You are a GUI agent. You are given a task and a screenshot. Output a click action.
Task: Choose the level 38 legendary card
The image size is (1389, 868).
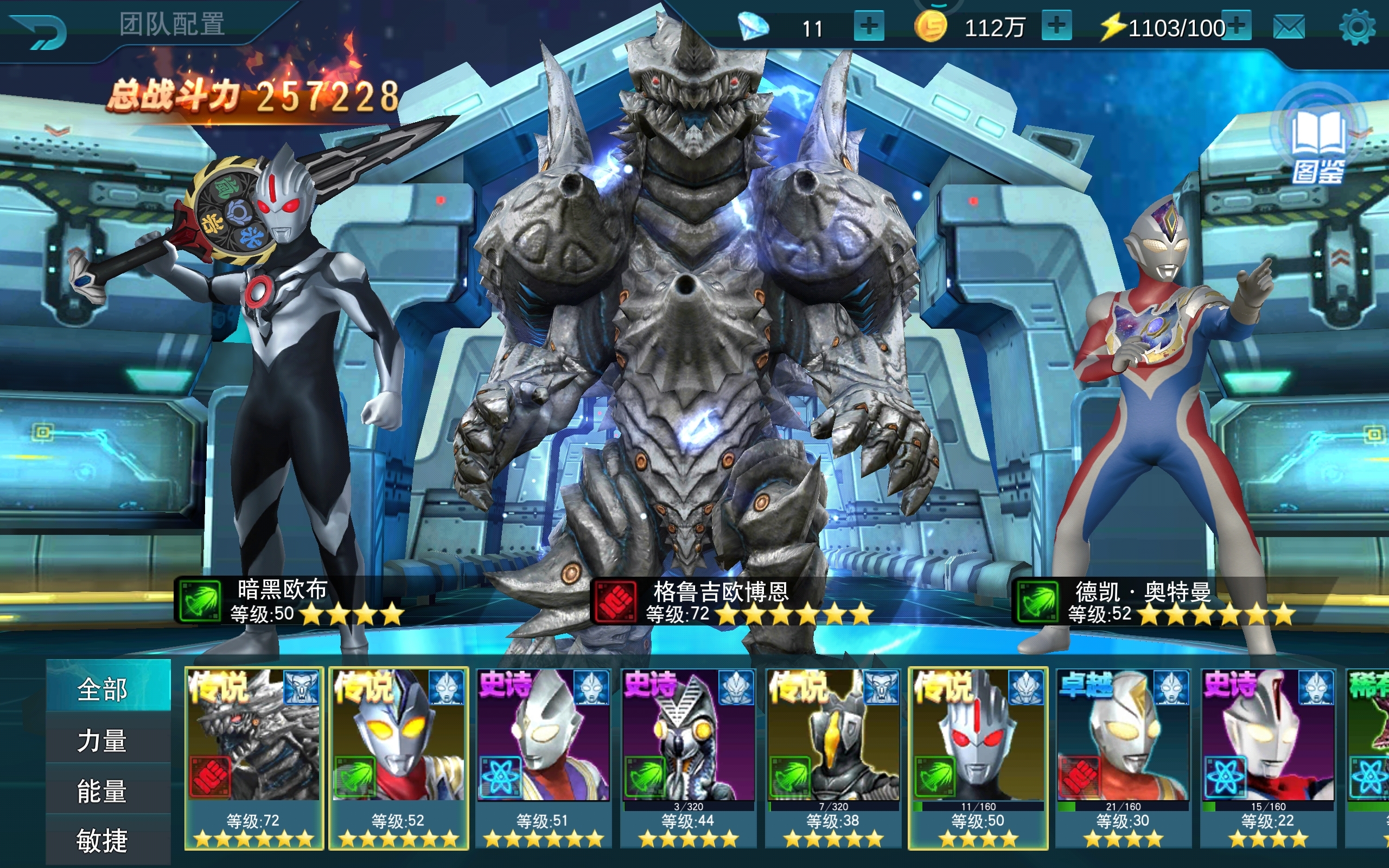(x=833, y=757)
